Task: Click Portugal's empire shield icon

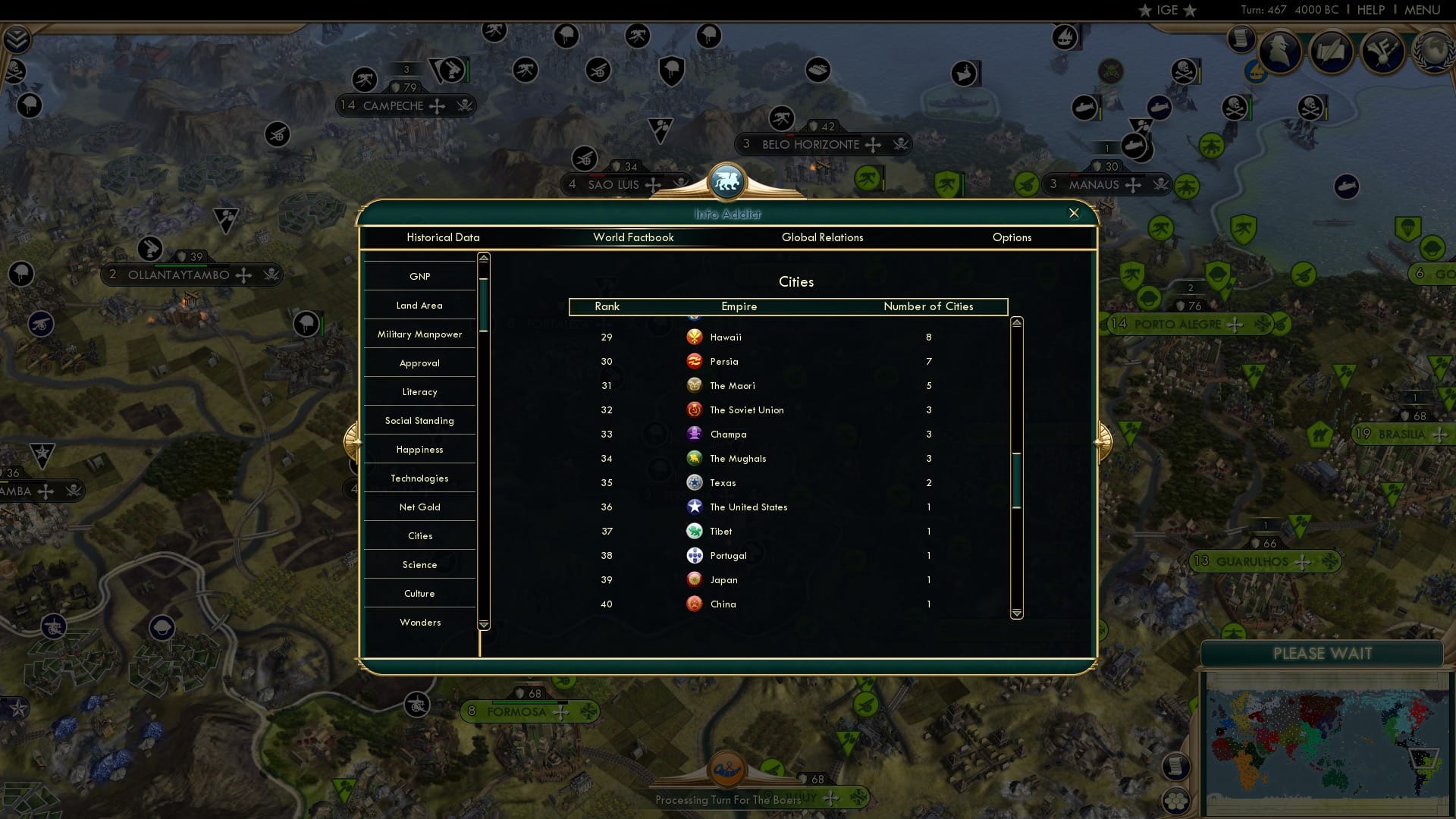Action: pyautogui.click(x=695, y=555)
